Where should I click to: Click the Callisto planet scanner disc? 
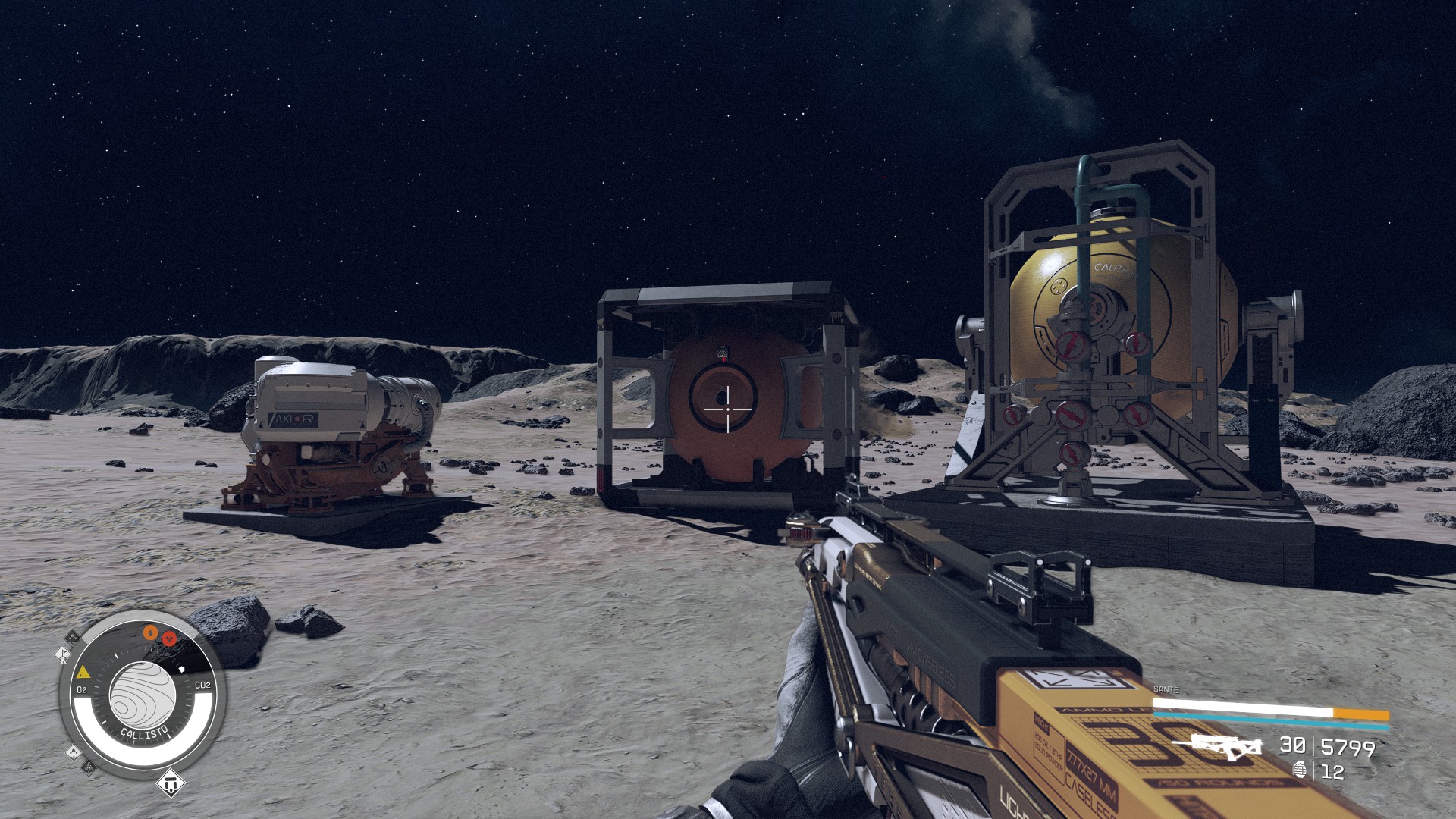[x=143, y=694]
